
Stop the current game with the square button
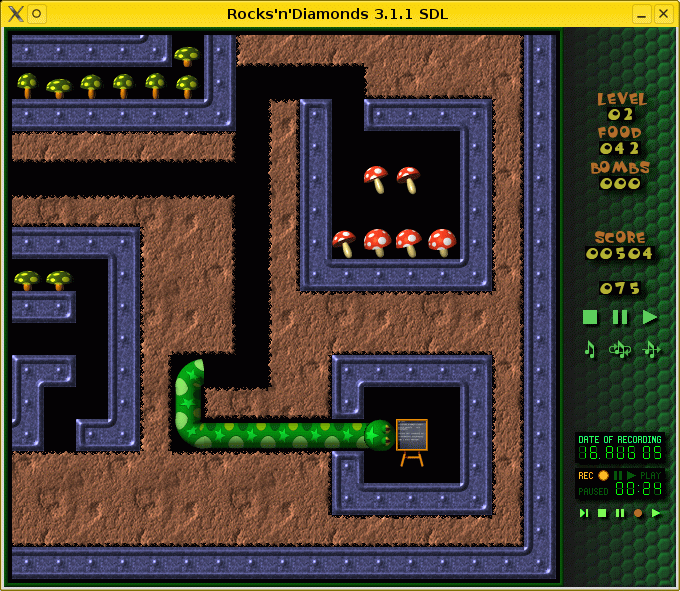click(x=590, y=317)
